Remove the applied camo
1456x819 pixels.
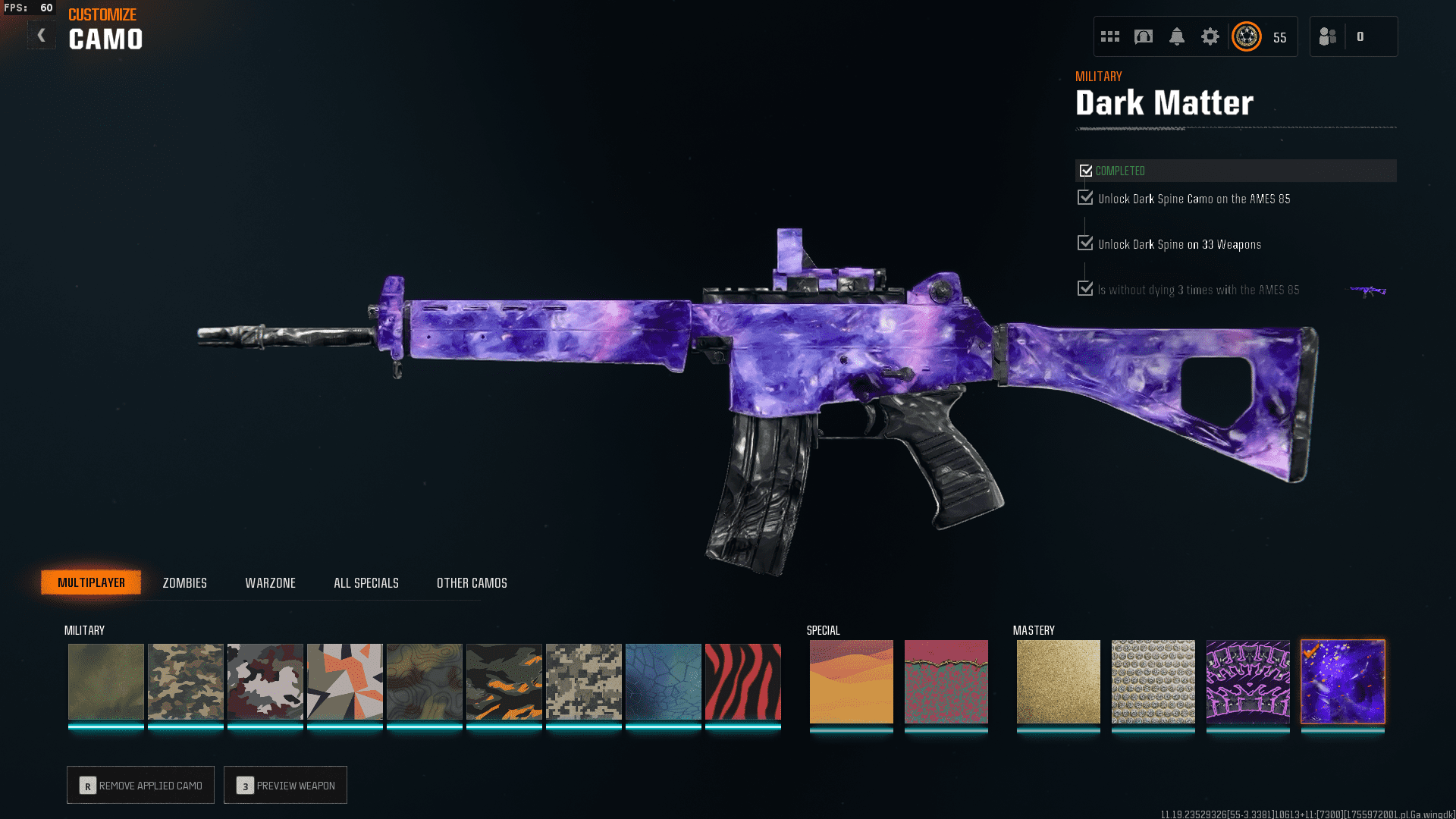click(140, 785)
